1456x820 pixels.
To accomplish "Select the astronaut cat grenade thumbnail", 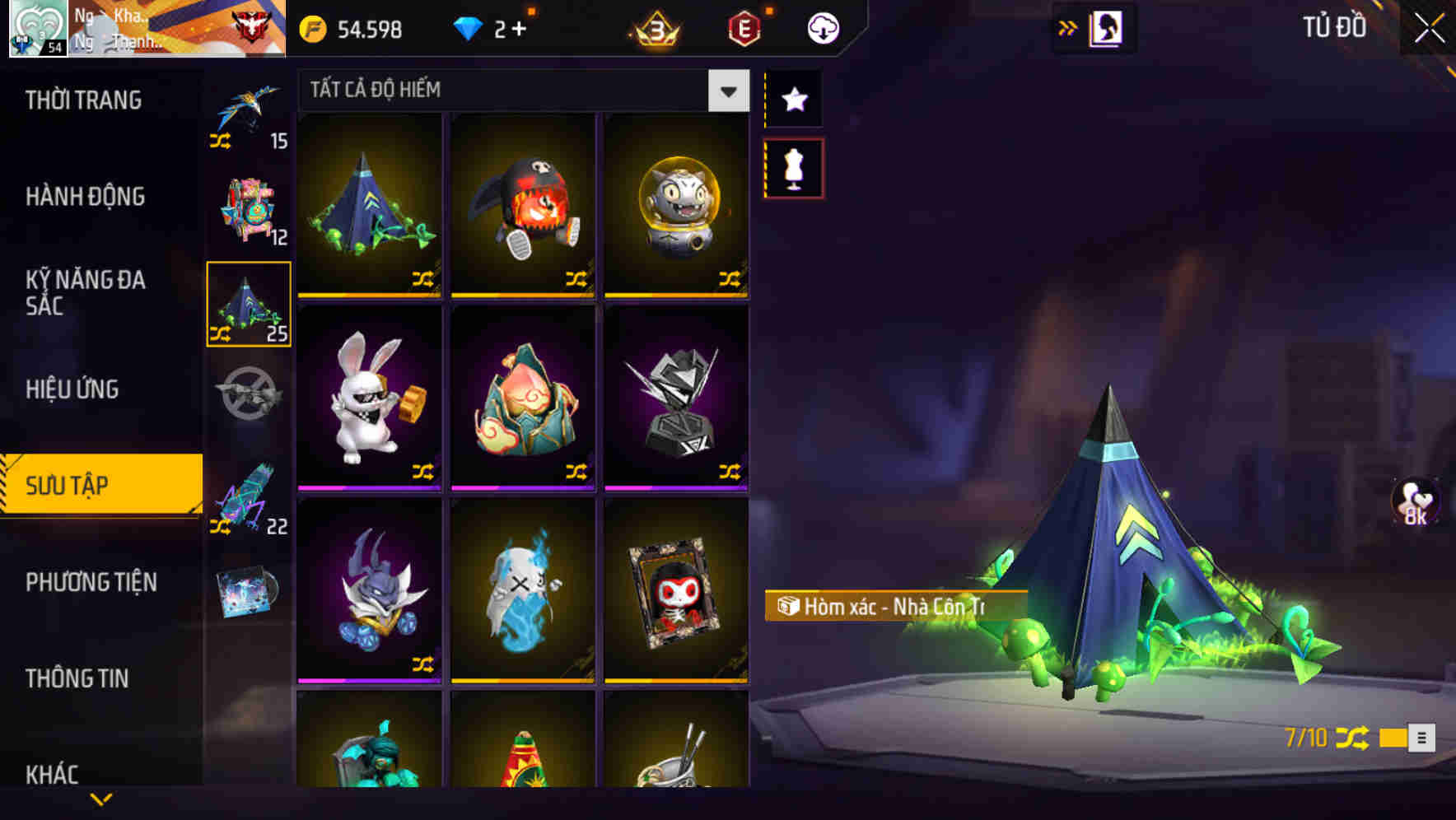I will coord(675,206).
